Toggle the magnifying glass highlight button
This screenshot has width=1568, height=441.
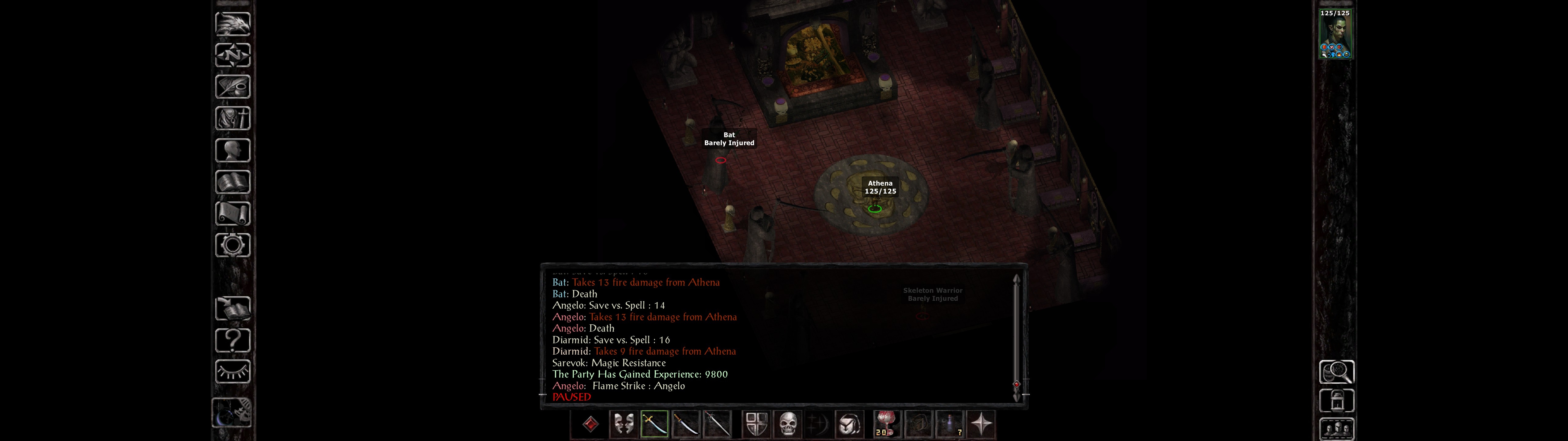pyautogui.click(x=1336, y=371)
